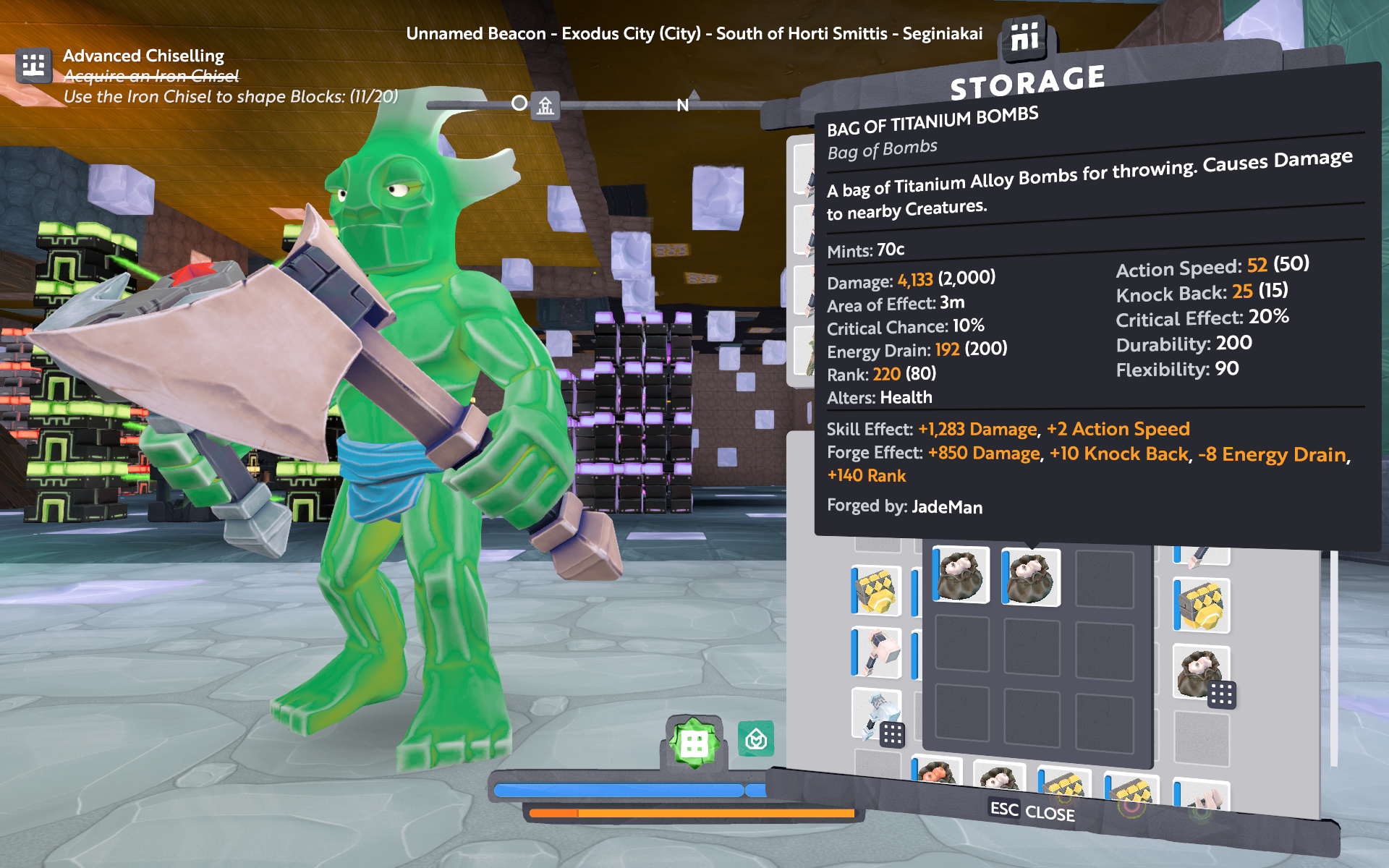Image resolution: width=1389 pixels, height=868 pixels.
Task: Open the Advanced Chiselling objective tracker icon
Action: coord(33,66)
